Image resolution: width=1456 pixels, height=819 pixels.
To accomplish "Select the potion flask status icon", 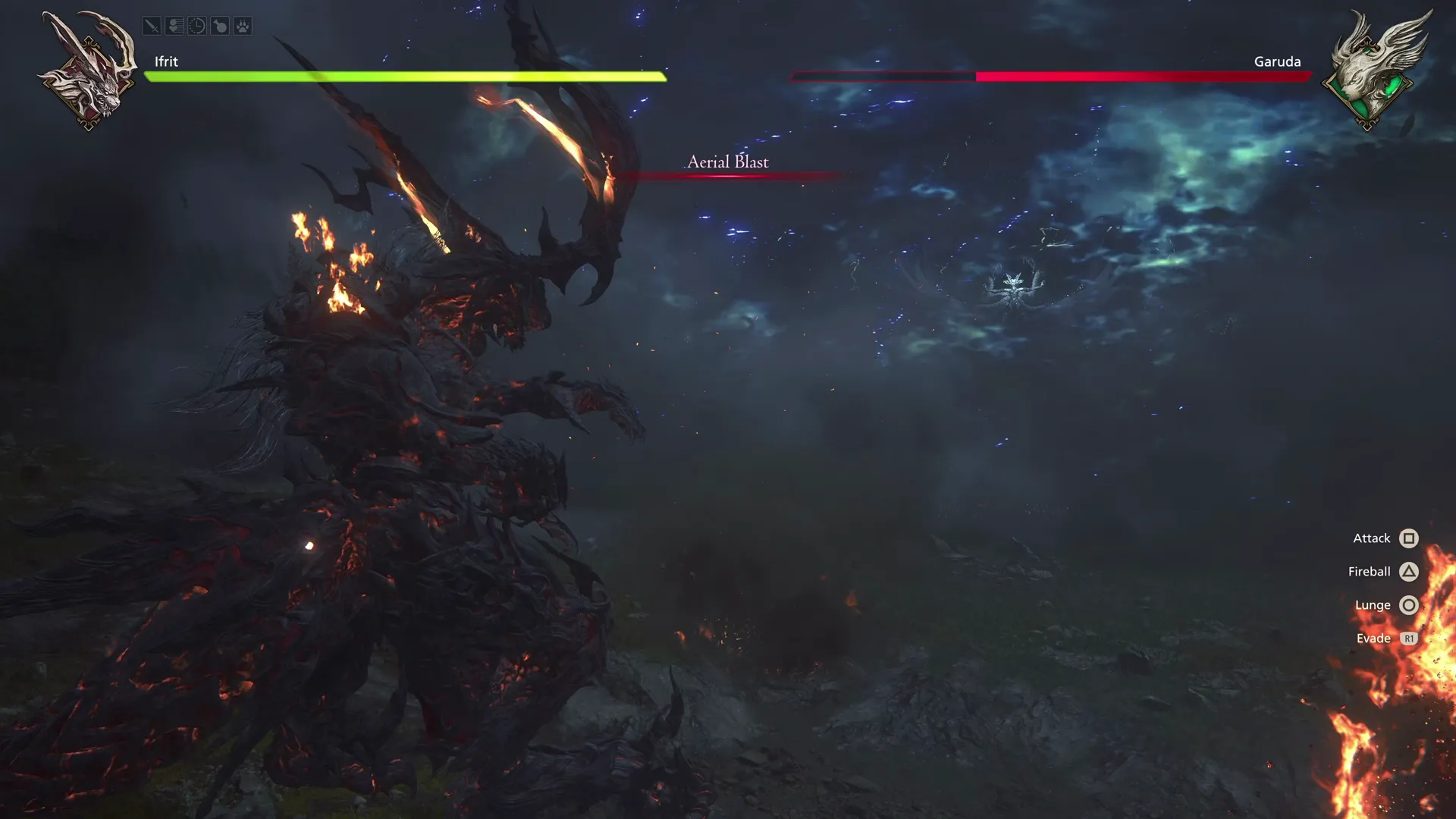I will [220, 26].
